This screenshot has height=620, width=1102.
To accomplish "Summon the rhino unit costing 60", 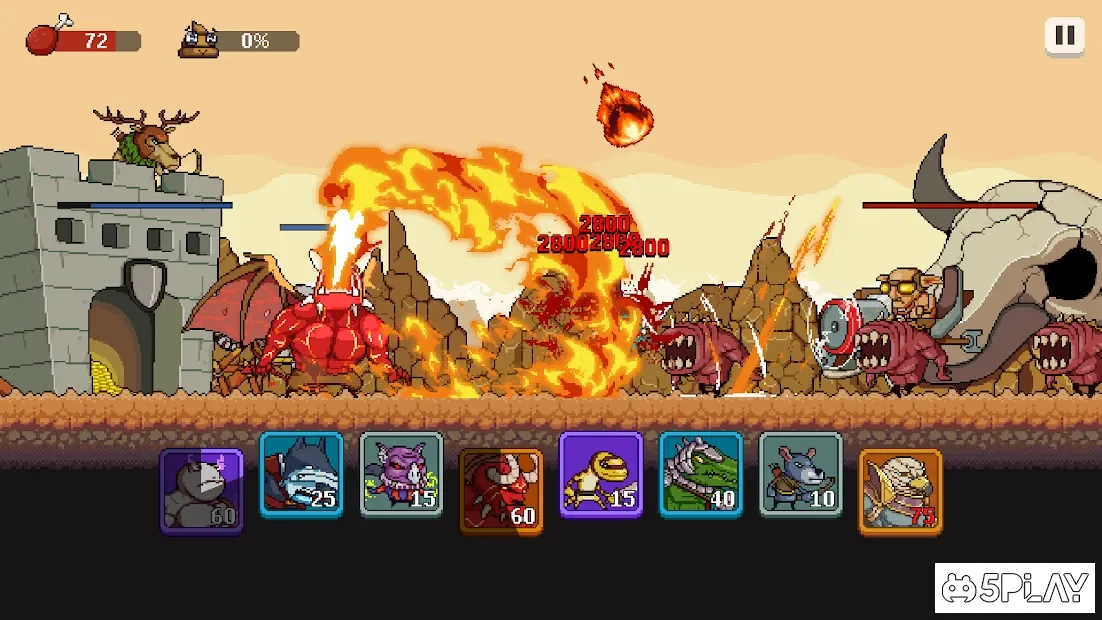I will tap(201, 491).
